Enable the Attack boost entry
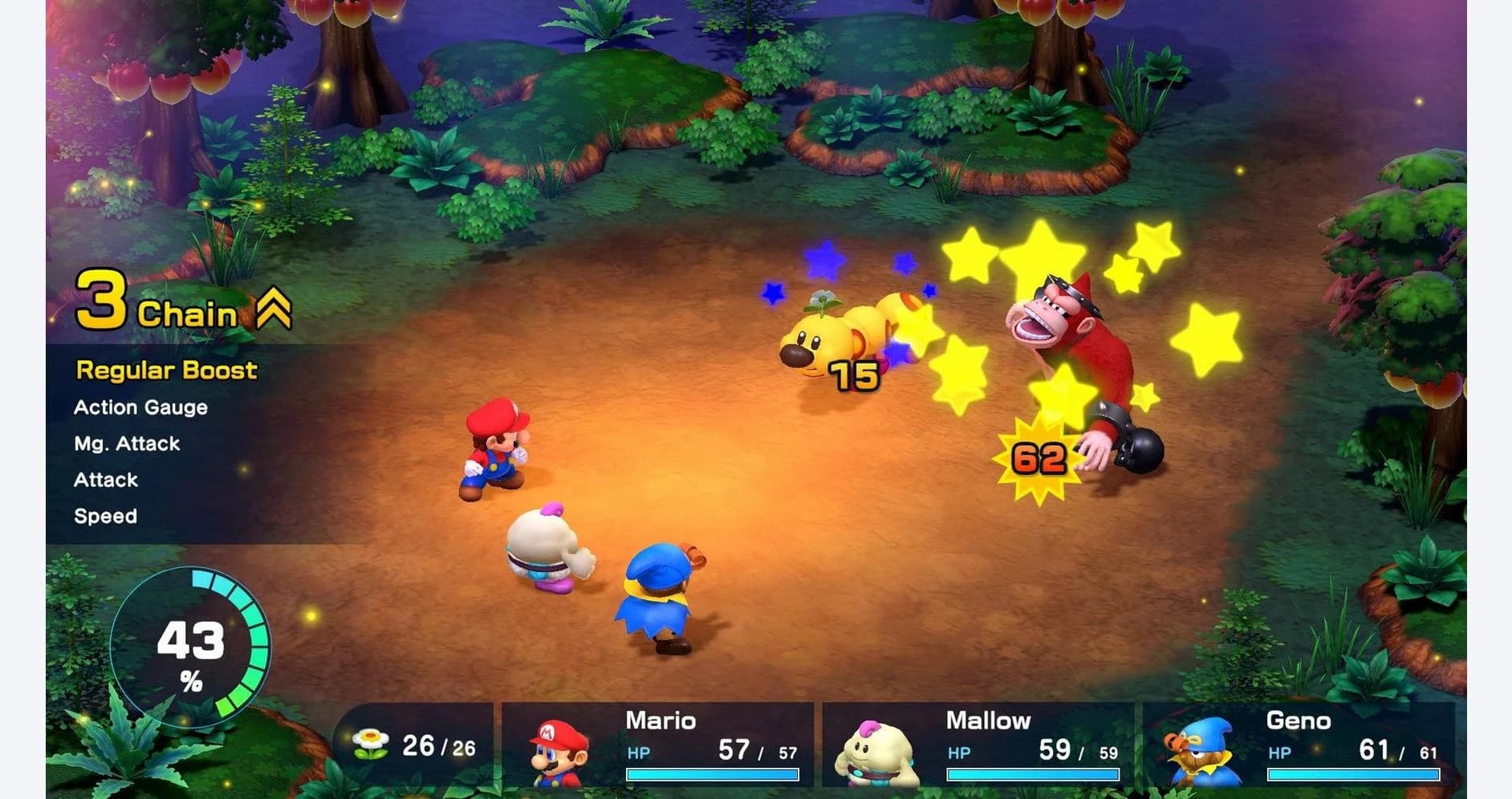1512x799 pixels. [106, 480]
